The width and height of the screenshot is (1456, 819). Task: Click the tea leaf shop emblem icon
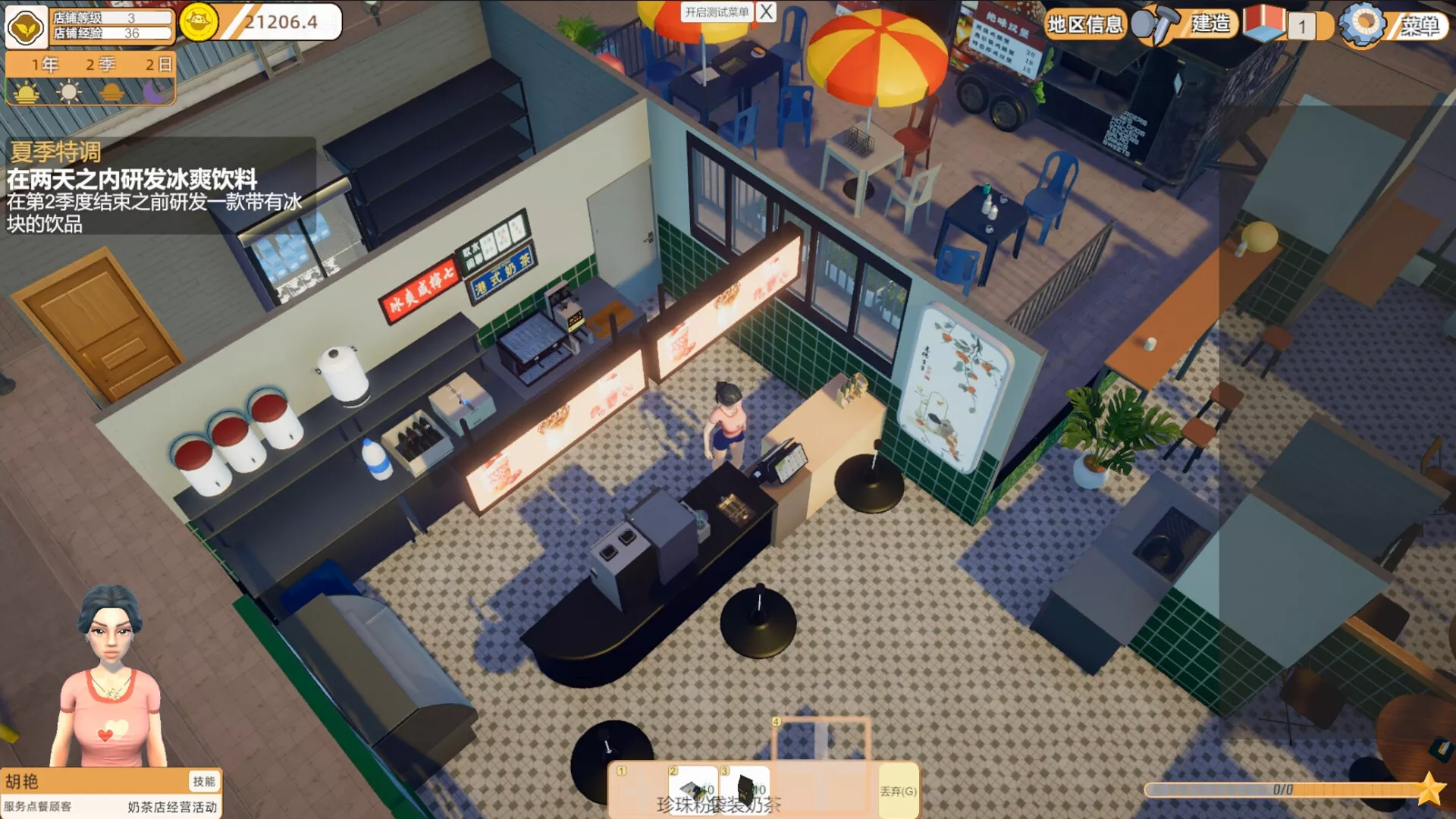(26, 27)
